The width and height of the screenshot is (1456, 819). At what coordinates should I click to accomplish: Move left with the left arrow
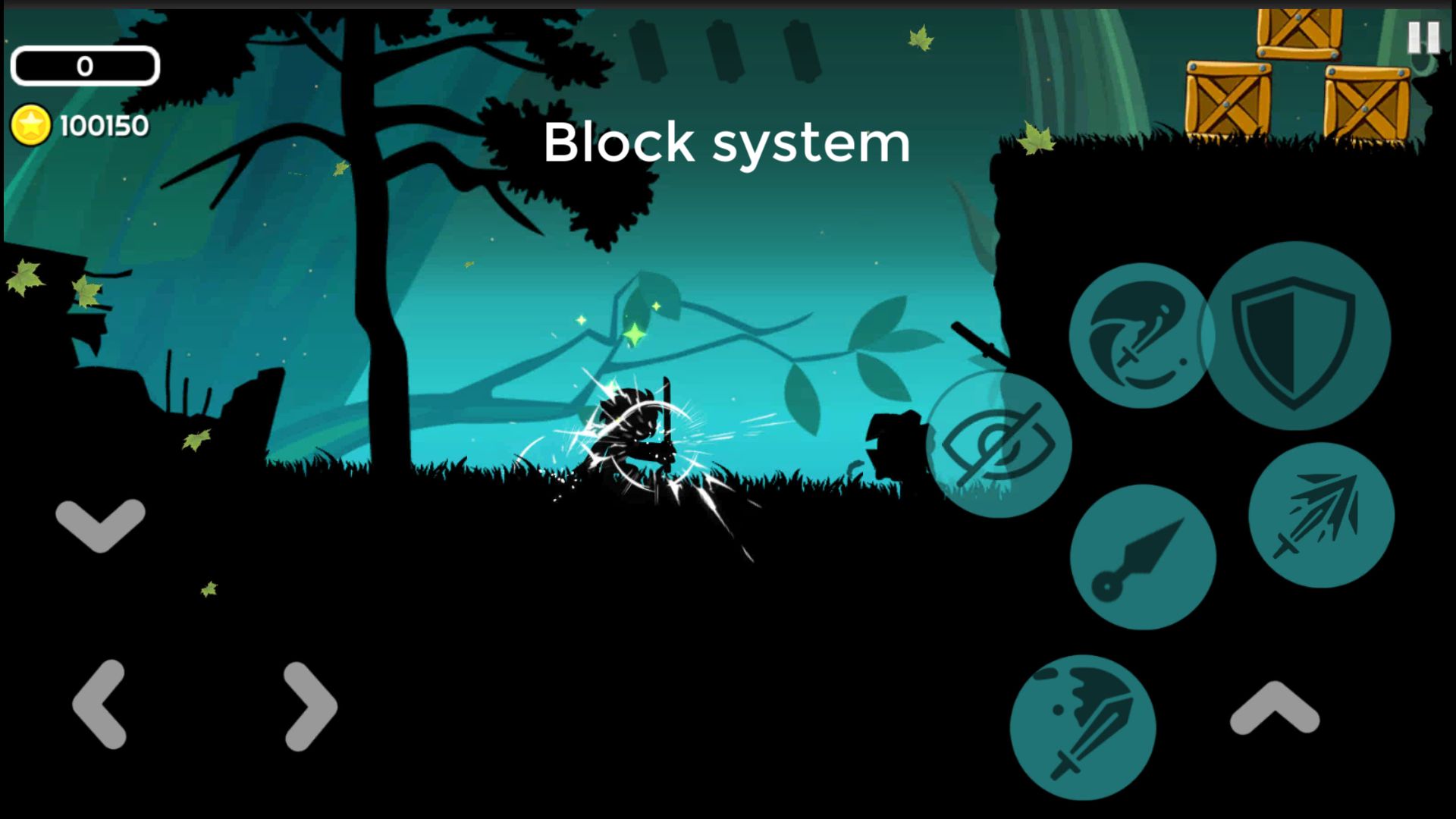pos(100,704)
